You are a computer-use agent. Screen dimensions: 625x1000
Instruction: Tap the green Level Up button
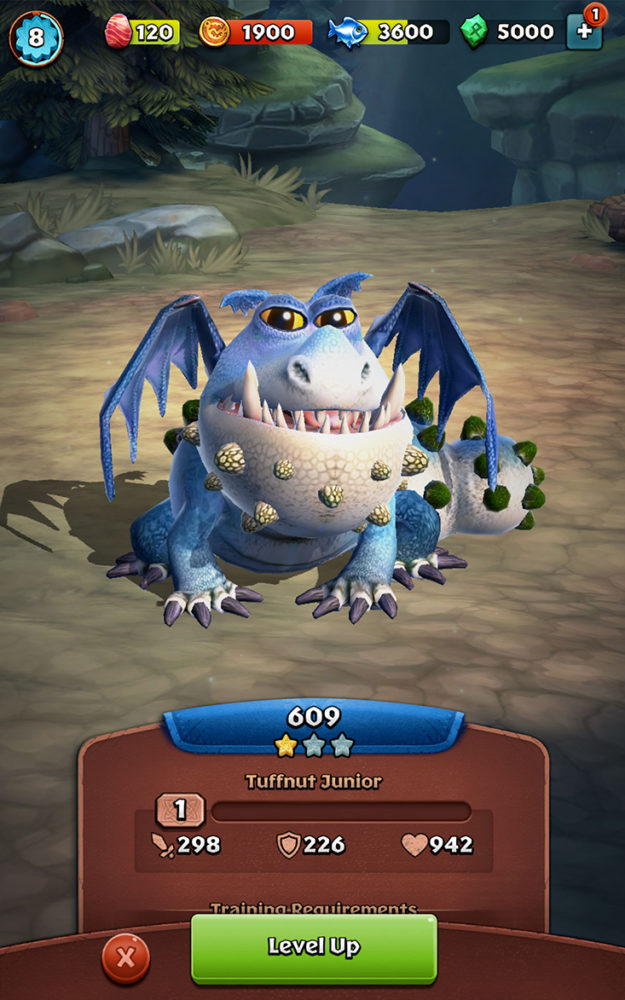[313, 948]
